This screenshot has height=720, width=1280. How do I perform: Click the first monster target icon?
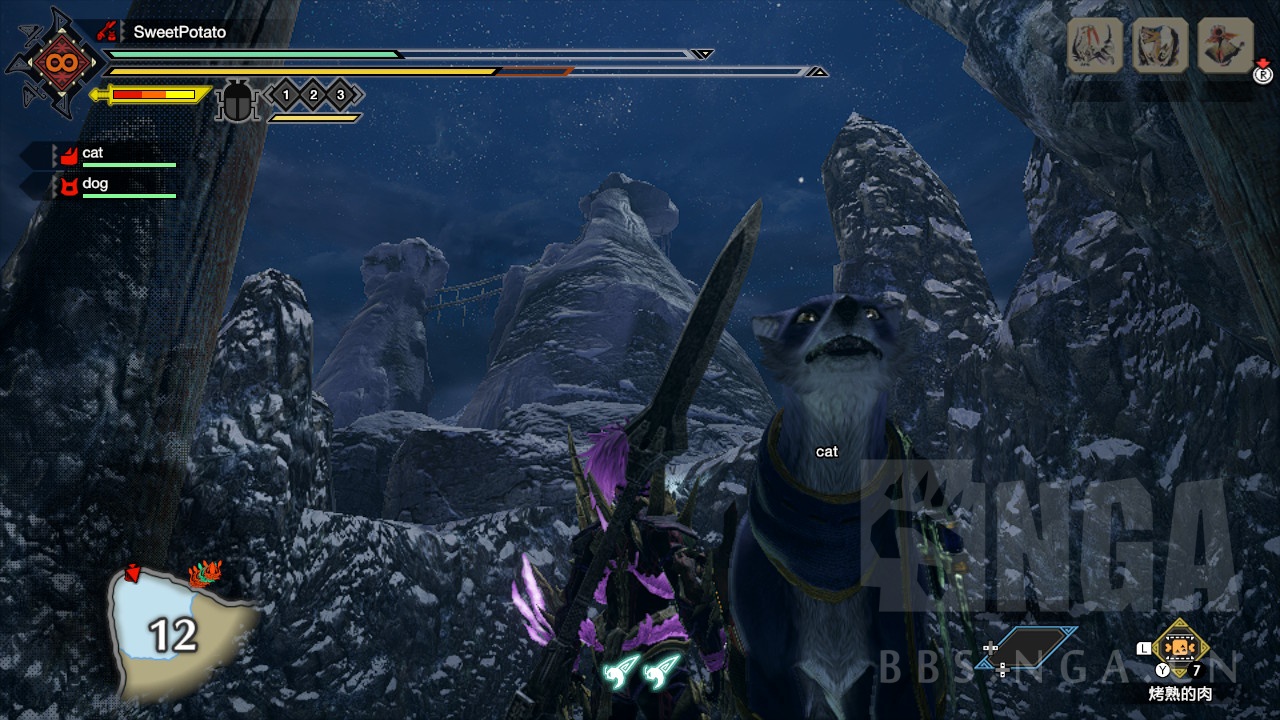pos(1094,46)
